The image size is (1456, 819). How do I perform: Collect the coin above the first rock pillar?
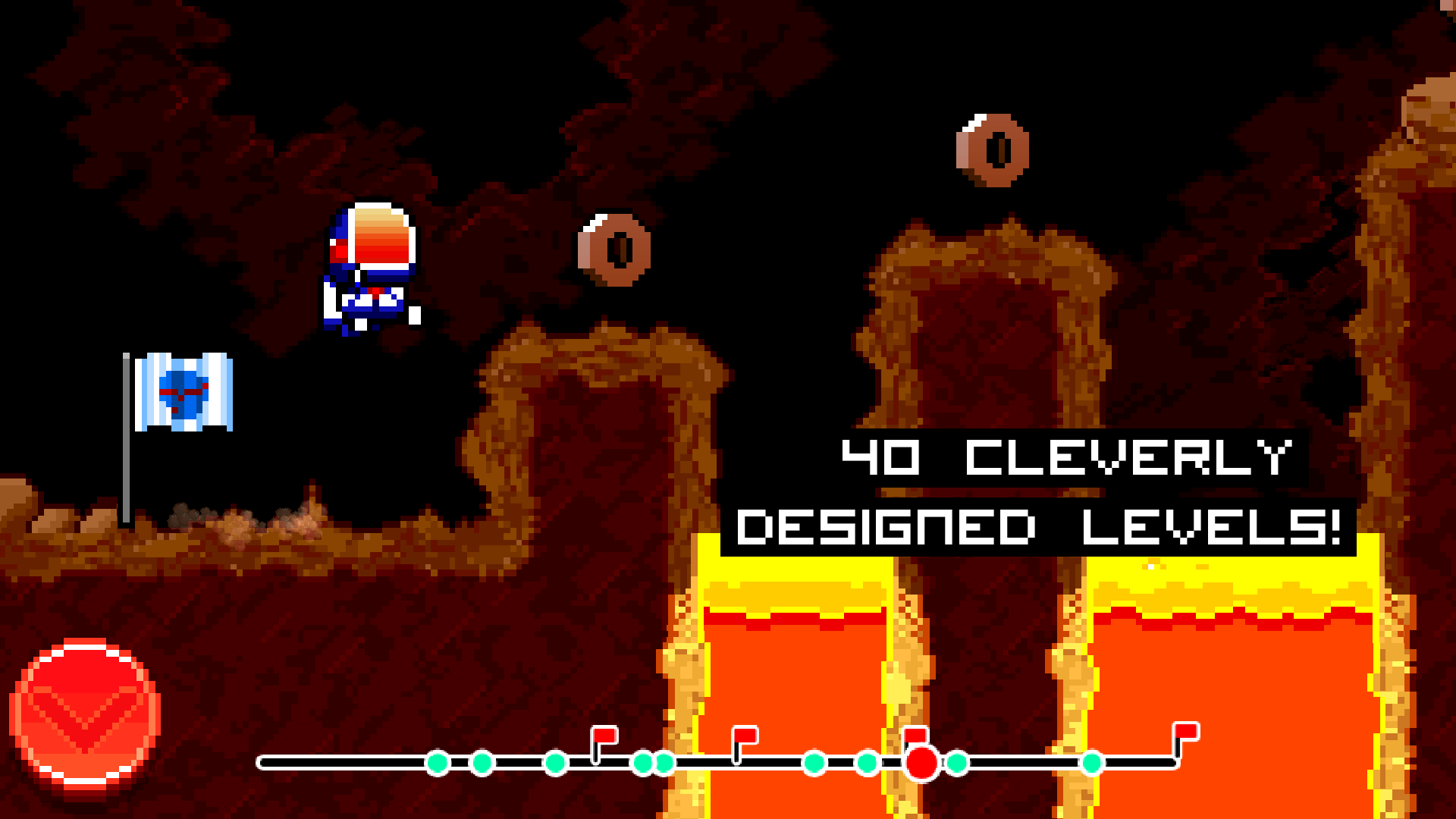[x=616, y=249]
